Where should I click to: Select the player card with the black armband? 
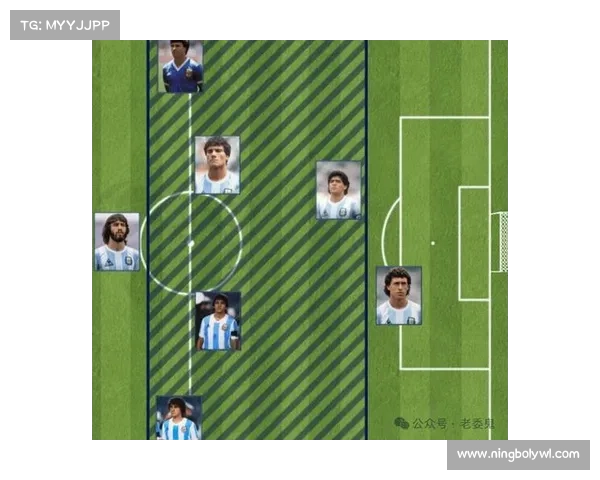tap(218, 321)
